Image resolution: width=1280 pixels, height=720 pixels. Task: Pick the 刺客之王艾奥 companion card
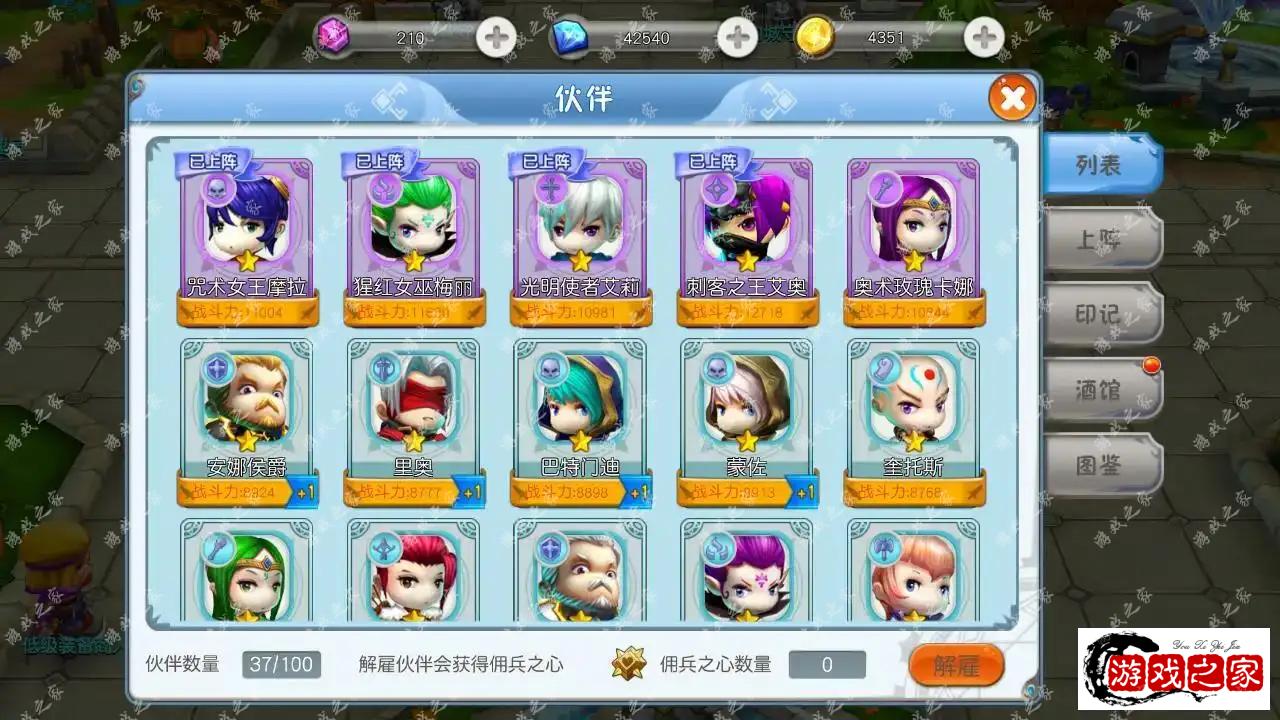coord(747,235)
